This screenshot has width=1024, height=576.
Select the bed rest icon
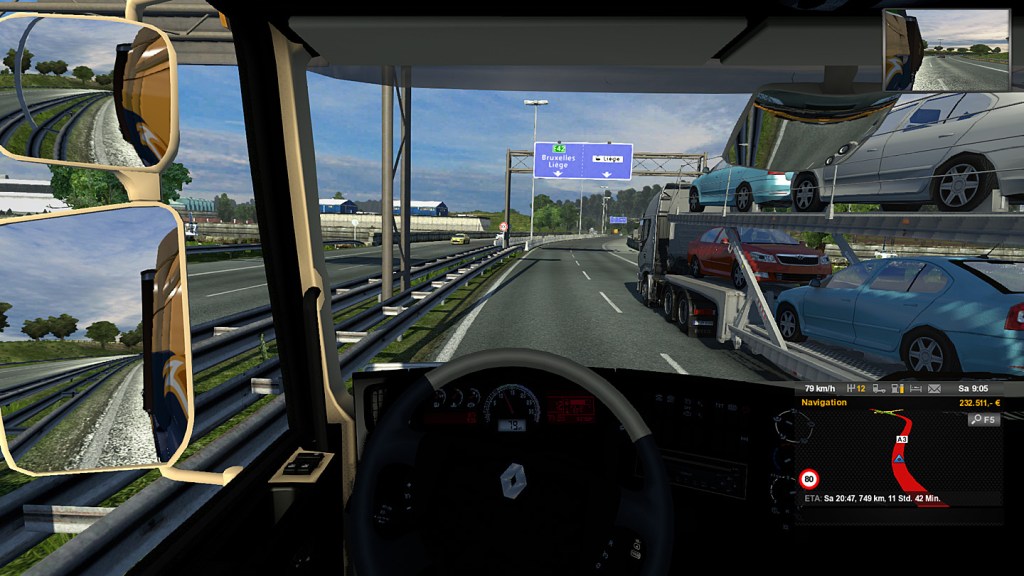pyautogui.click(x=914, y=388)
